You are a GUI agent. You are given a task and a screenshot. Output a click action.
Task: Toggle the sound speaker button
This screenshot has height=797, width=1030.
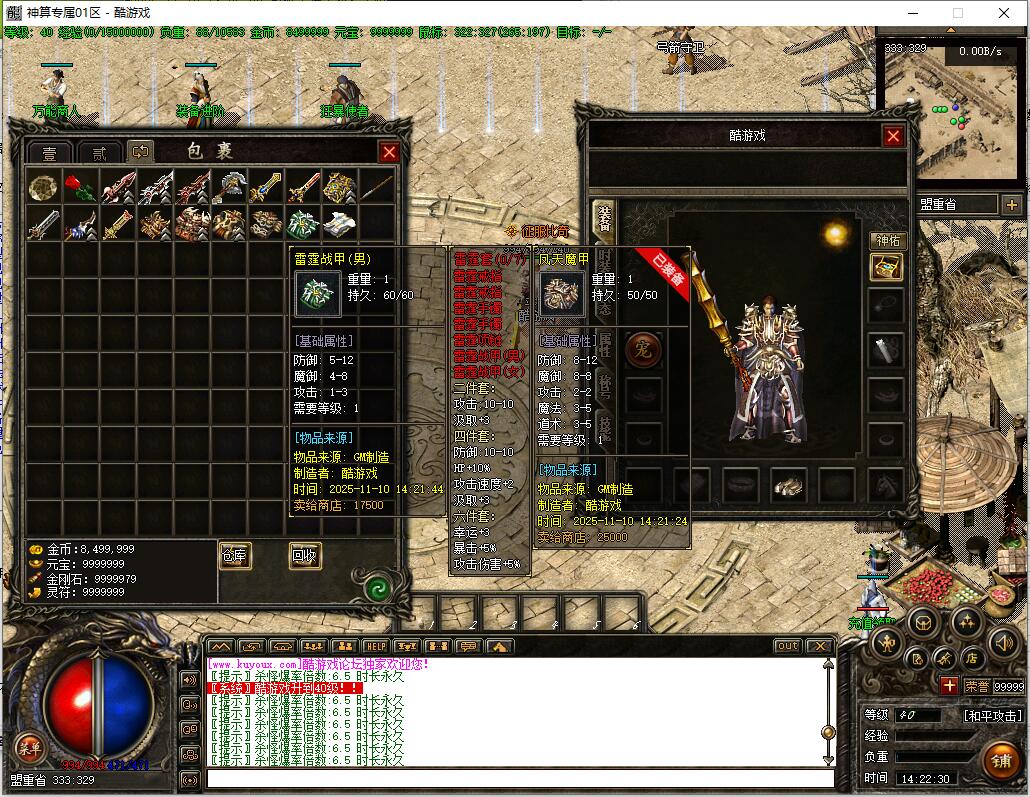click(1003, 643)
